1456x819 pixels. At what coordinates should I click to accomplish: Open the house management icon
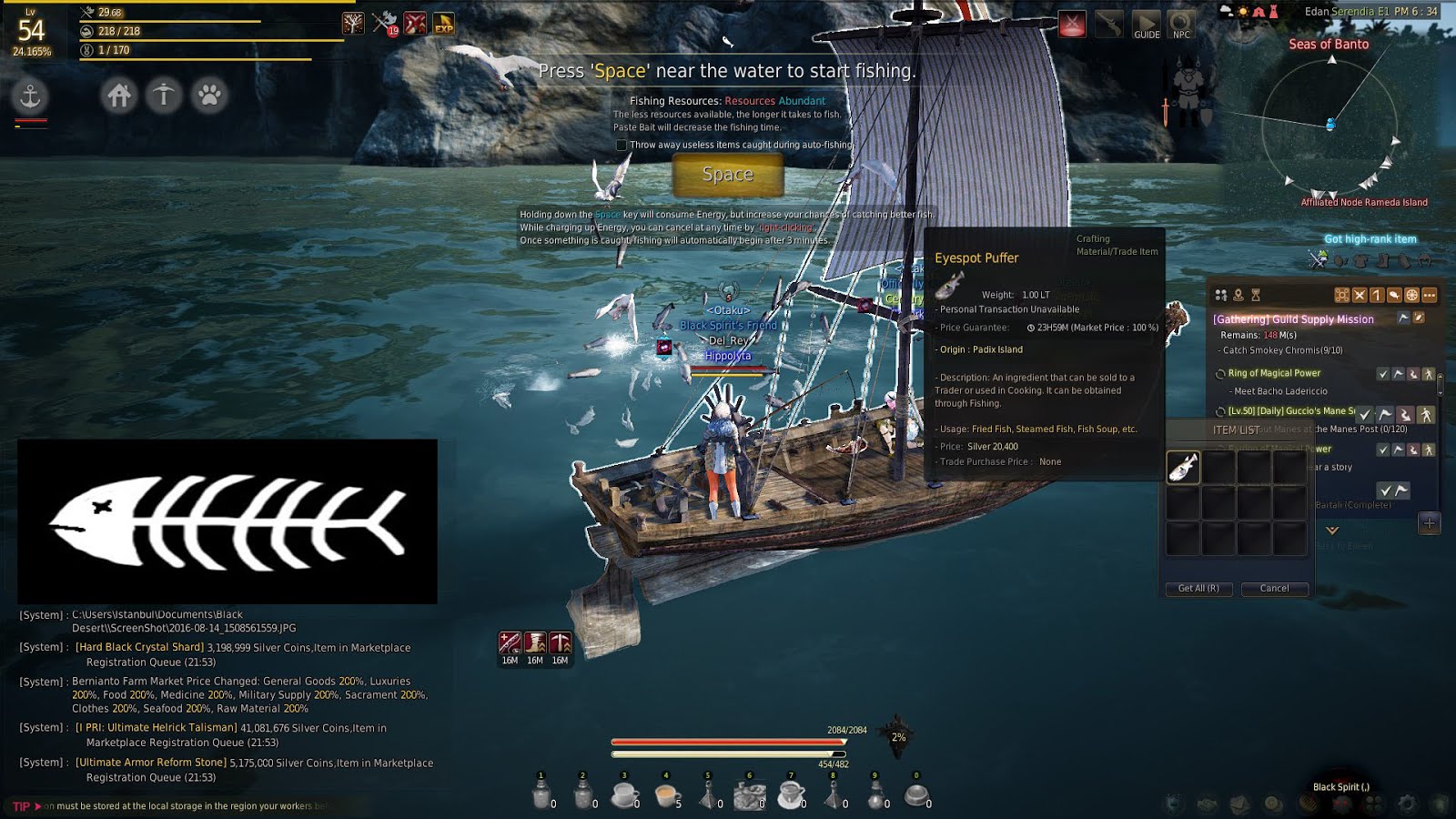(x=119, y=95)
